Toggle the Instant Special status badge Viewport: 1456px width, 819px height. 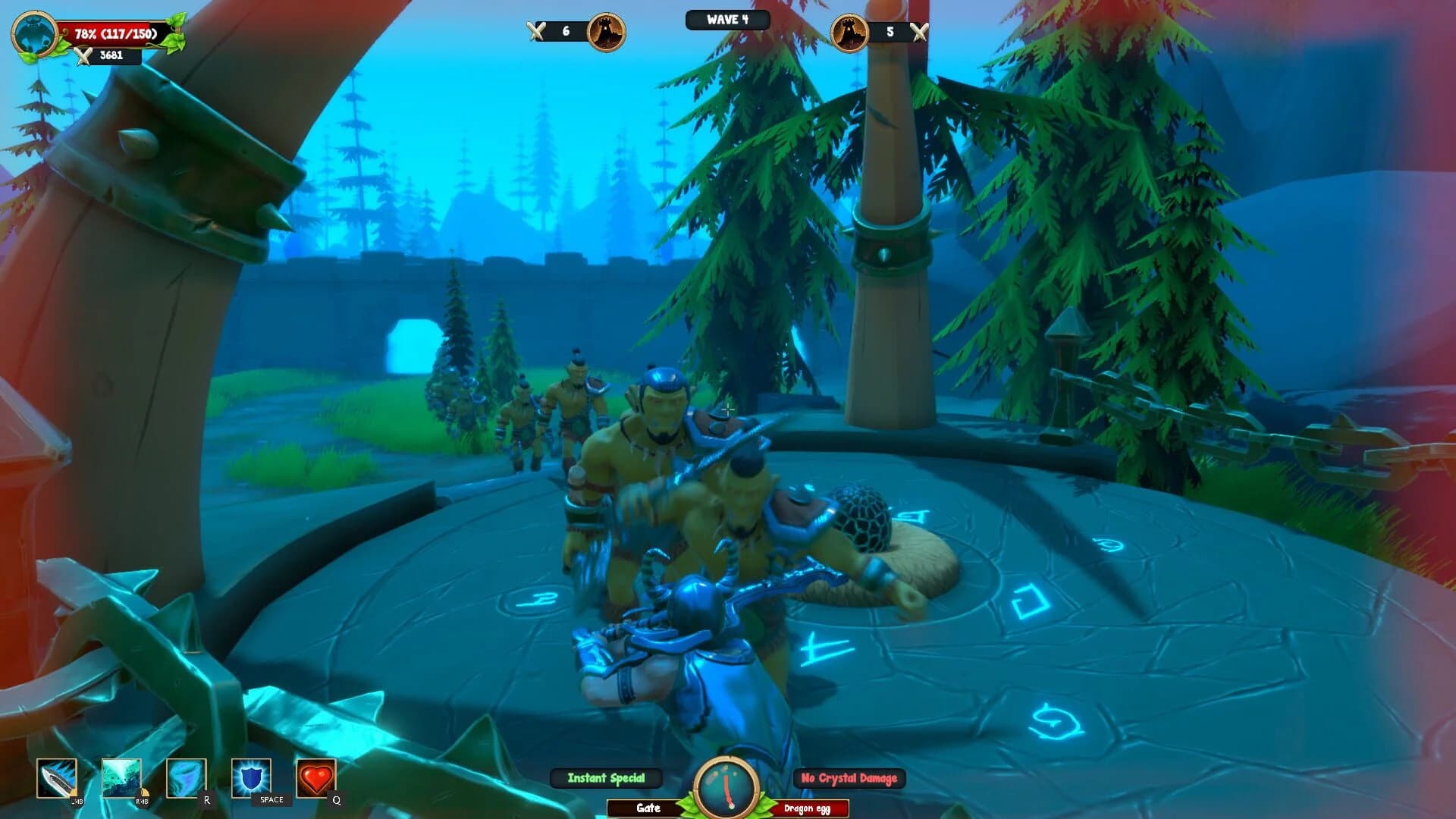coord(605,777)
